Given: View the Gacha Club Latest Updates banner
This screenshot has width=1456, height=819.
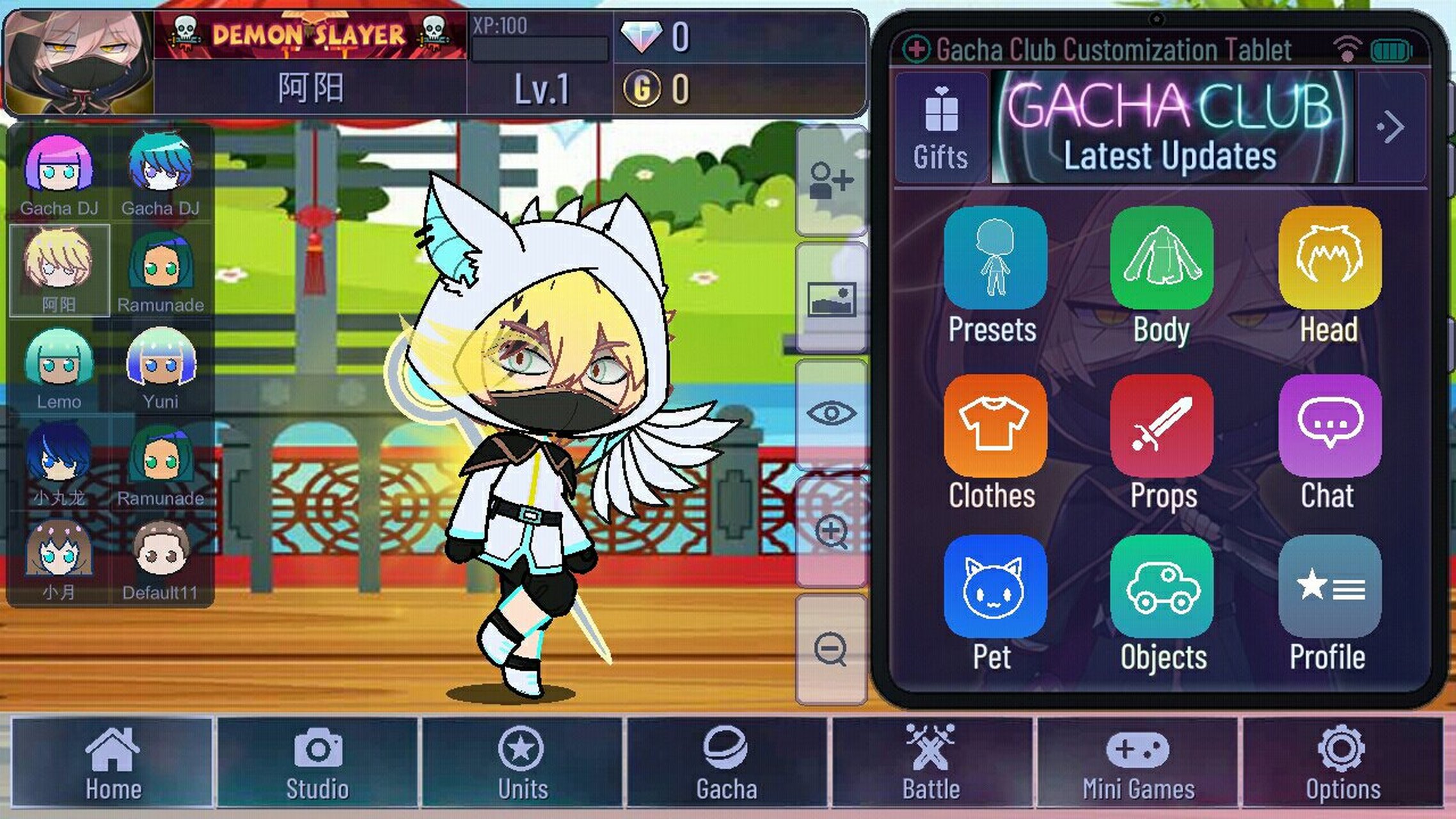Looking at the screenshot, I should point(1172,128).
